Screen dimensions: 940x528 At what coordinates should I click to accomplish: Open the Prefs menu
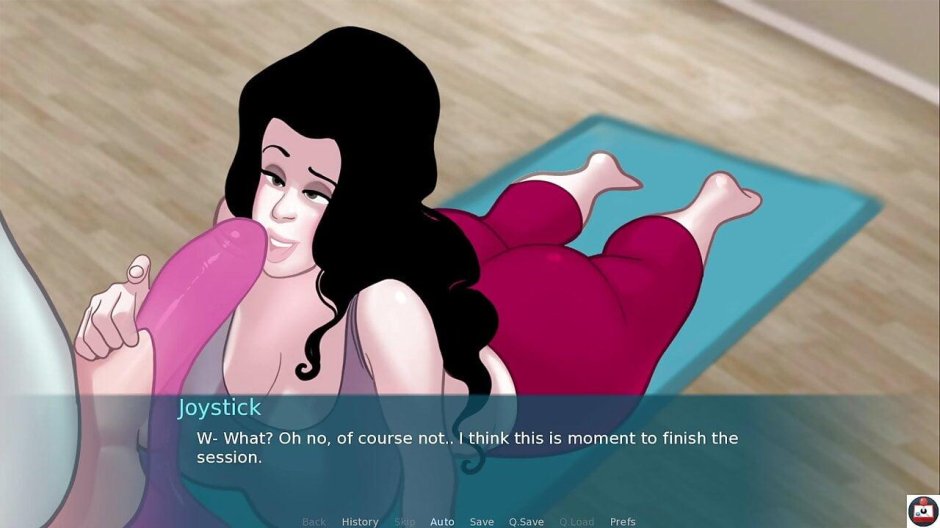click(623, 522)
